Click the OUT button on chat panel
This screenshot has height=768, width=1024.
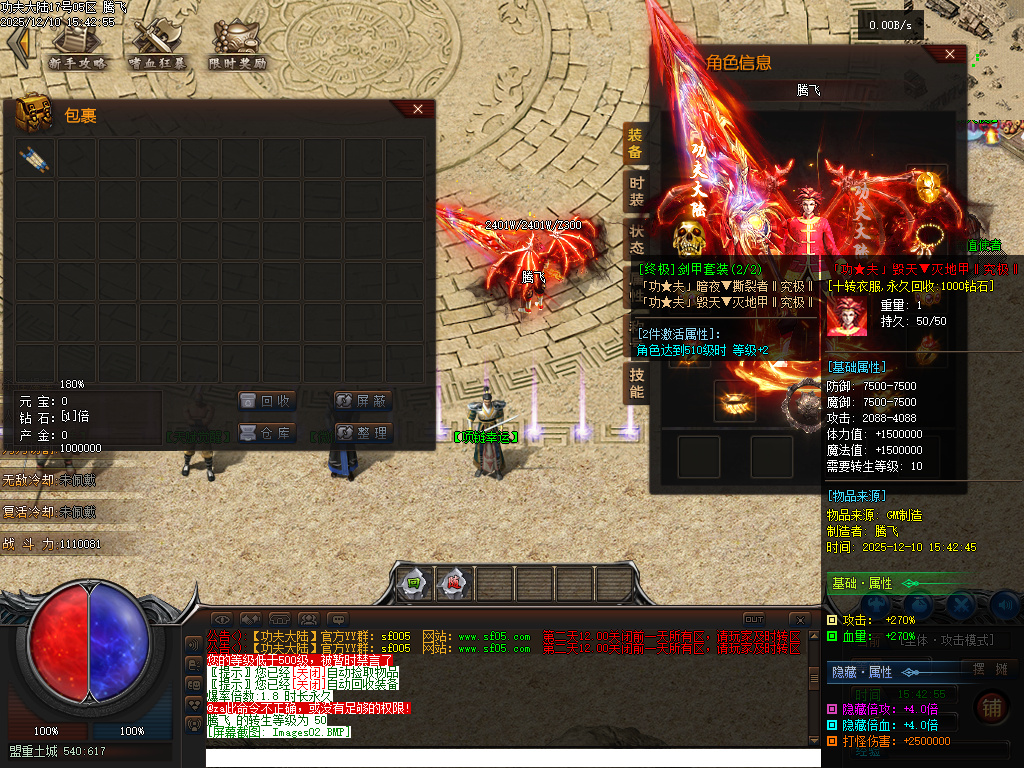coord(754,619)
